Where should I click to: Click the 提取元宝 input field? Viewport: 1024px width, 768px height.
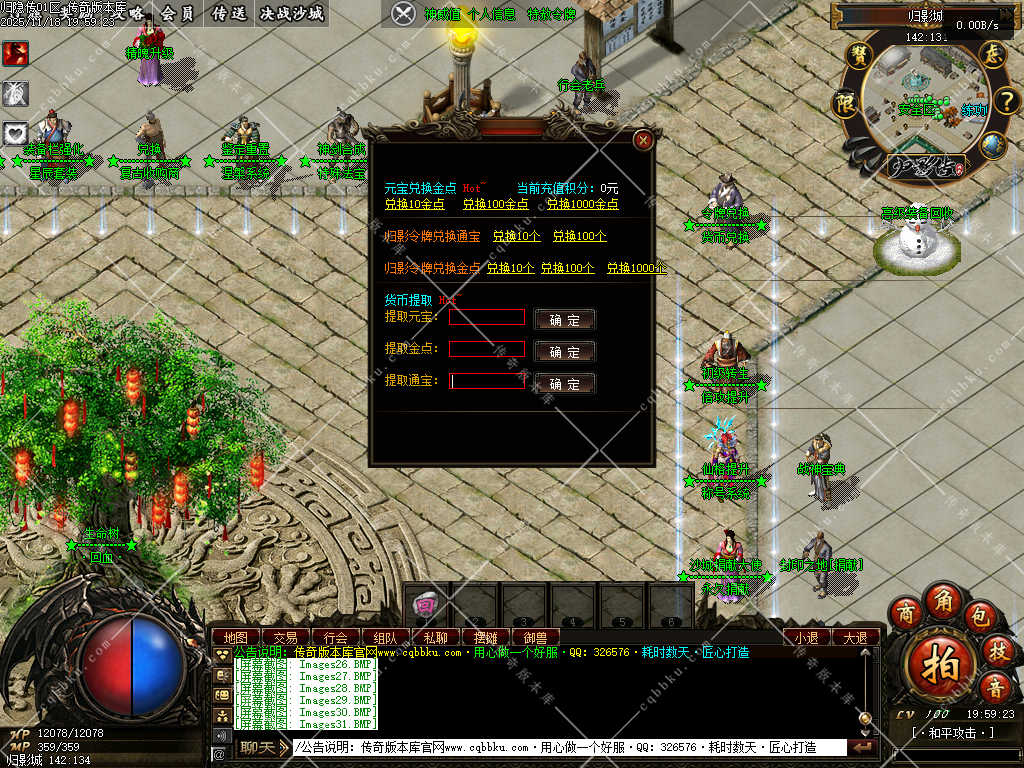(x=487, y=317)
